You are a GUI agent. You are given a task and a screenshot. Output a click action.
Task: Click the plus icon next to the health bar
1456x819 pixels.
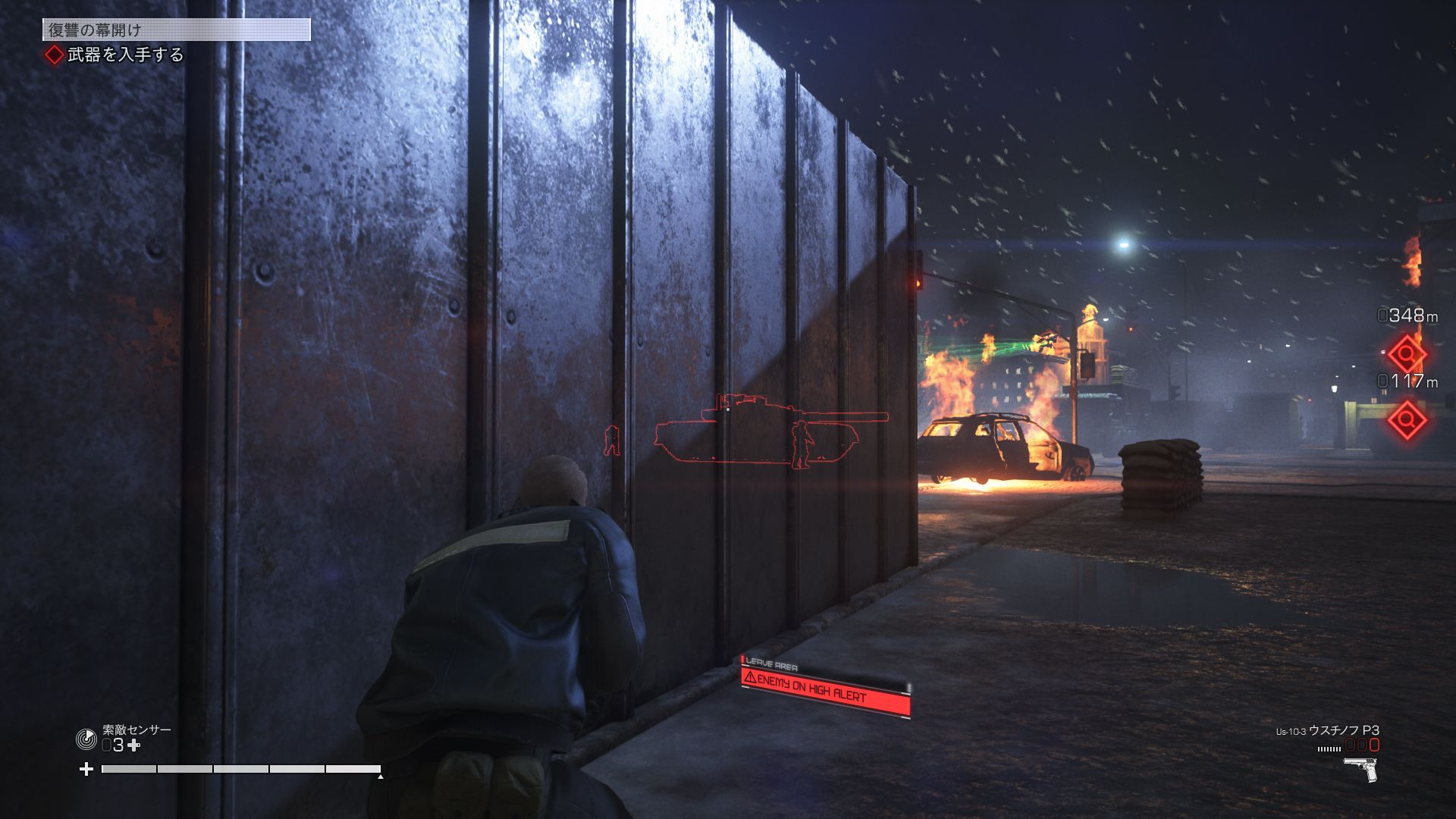point(85,768)
